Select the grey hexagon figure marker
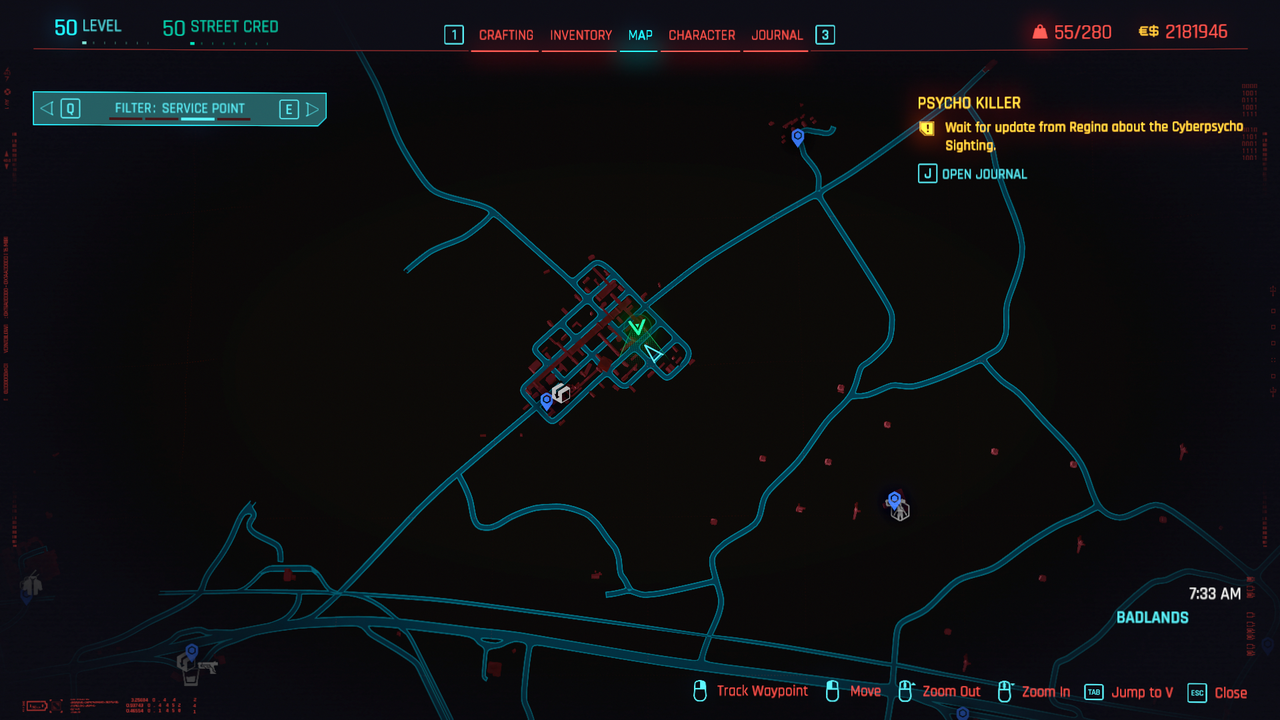 point(901,512)
